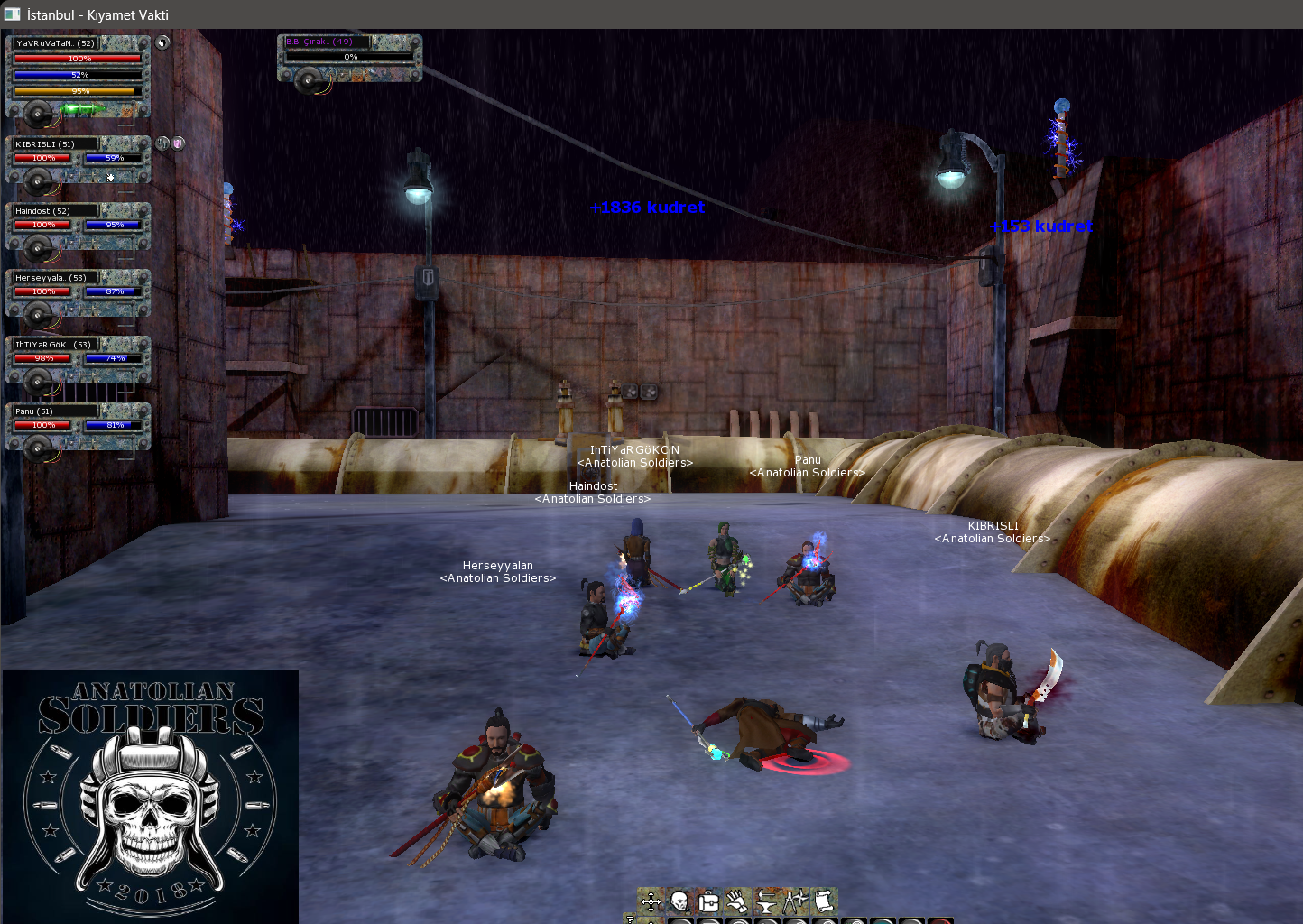Click the window title bar icon
1303x924 pixels.
[x=13, y=14]
